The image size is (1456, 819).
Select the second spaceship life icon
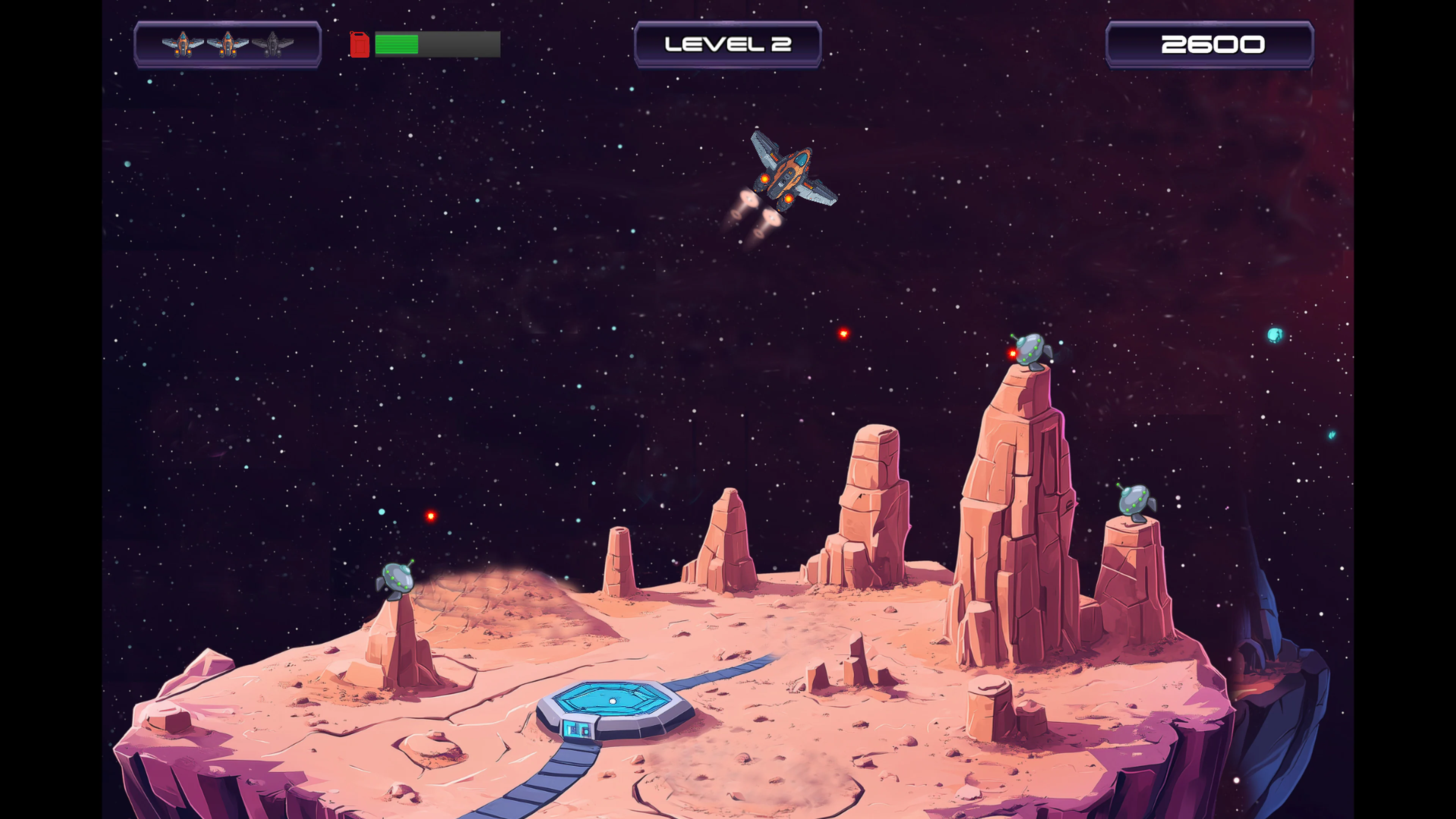(x=228, y=44)
